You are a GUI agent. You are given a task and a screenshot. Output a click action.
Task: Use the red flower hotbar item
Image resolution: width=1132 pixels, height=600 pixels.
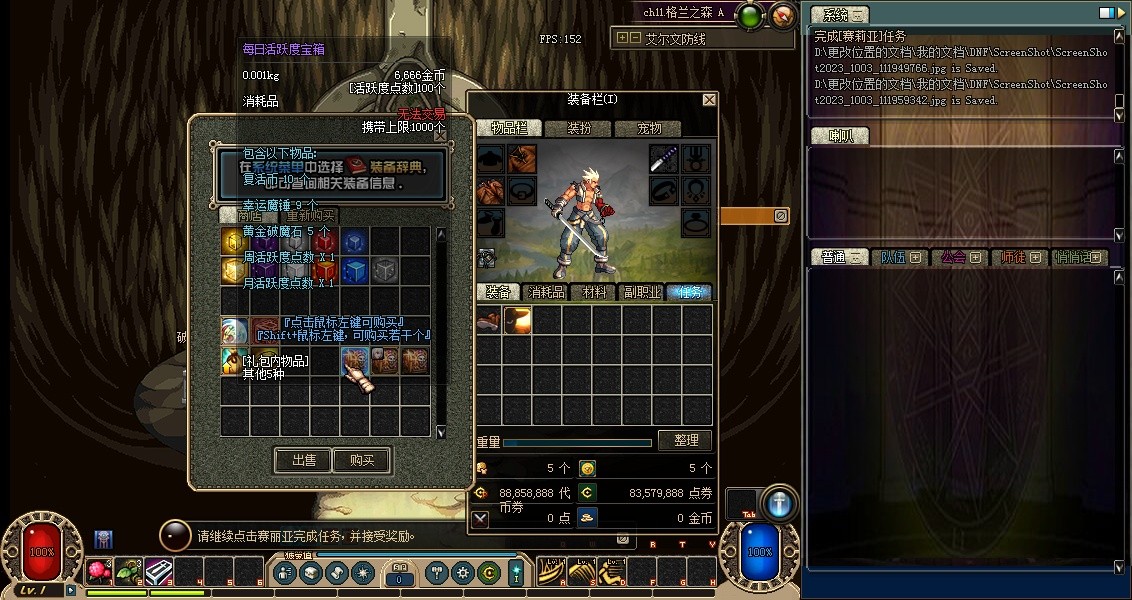coord(99,571)
